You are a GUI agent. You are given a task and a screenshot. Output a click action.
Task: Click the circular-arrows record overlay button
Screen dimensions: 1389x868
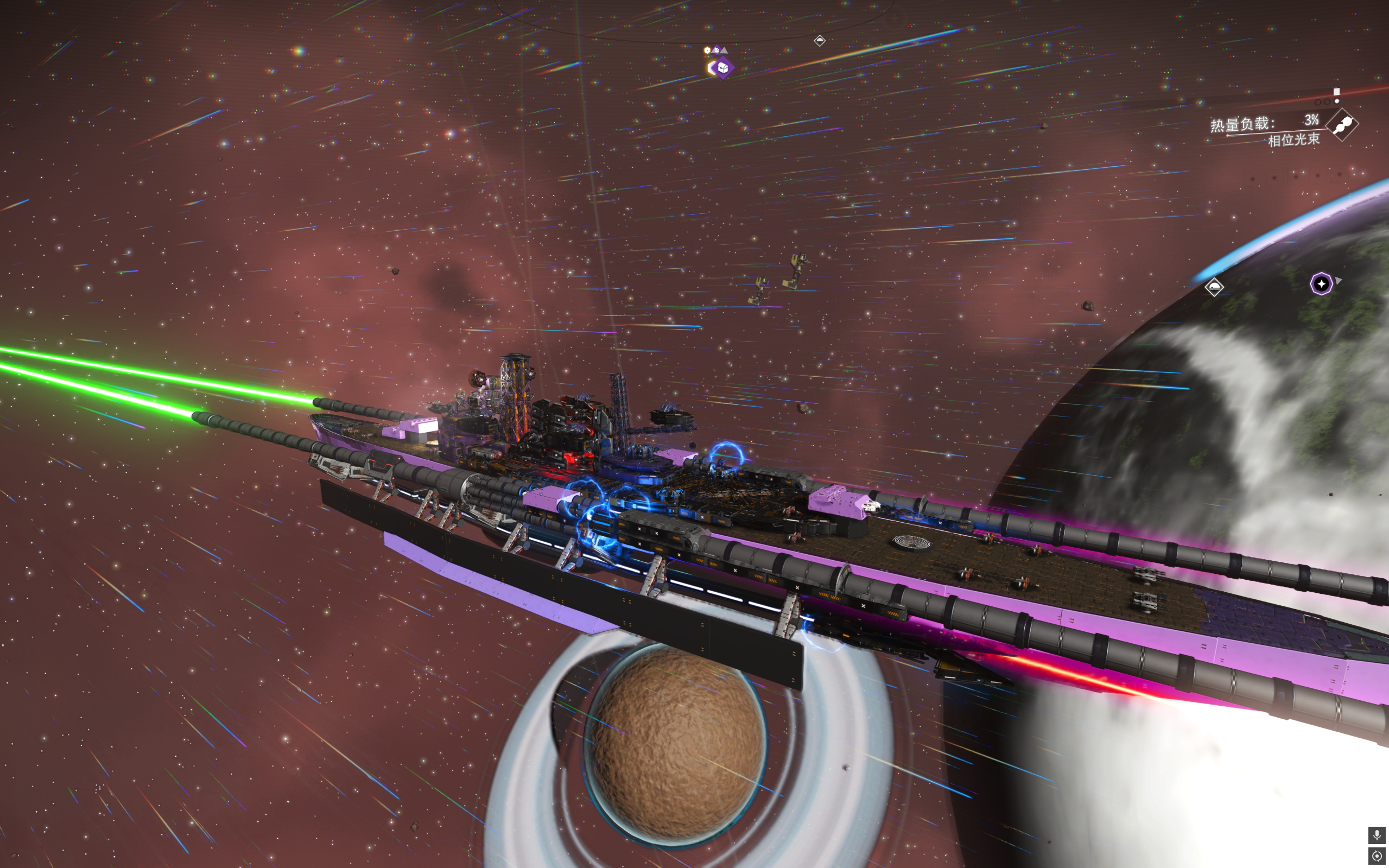click(1377, 856)
